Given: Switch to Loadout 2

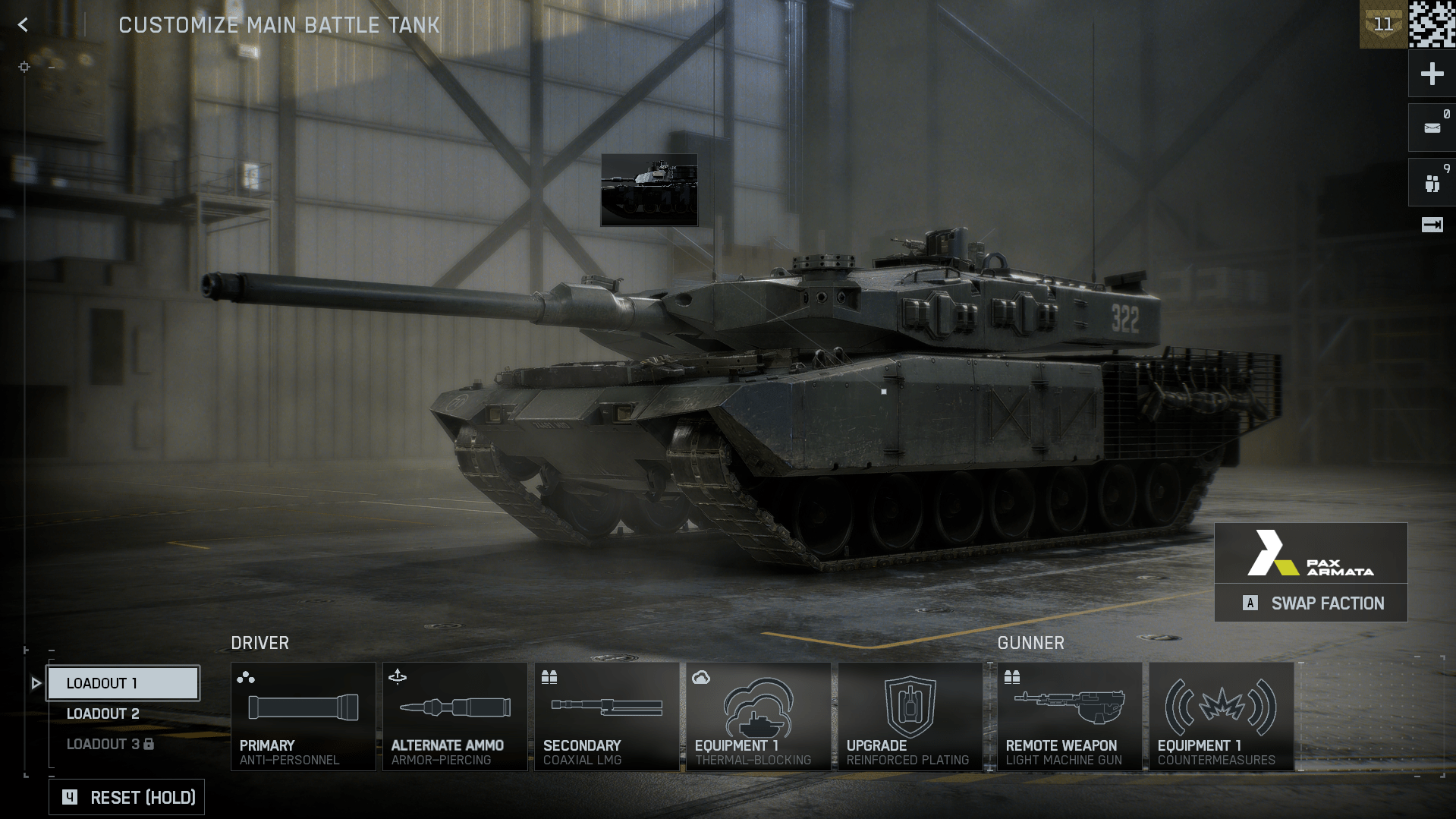Looking at the screenshot, I should pyautogui.click(x=103, y=713).
